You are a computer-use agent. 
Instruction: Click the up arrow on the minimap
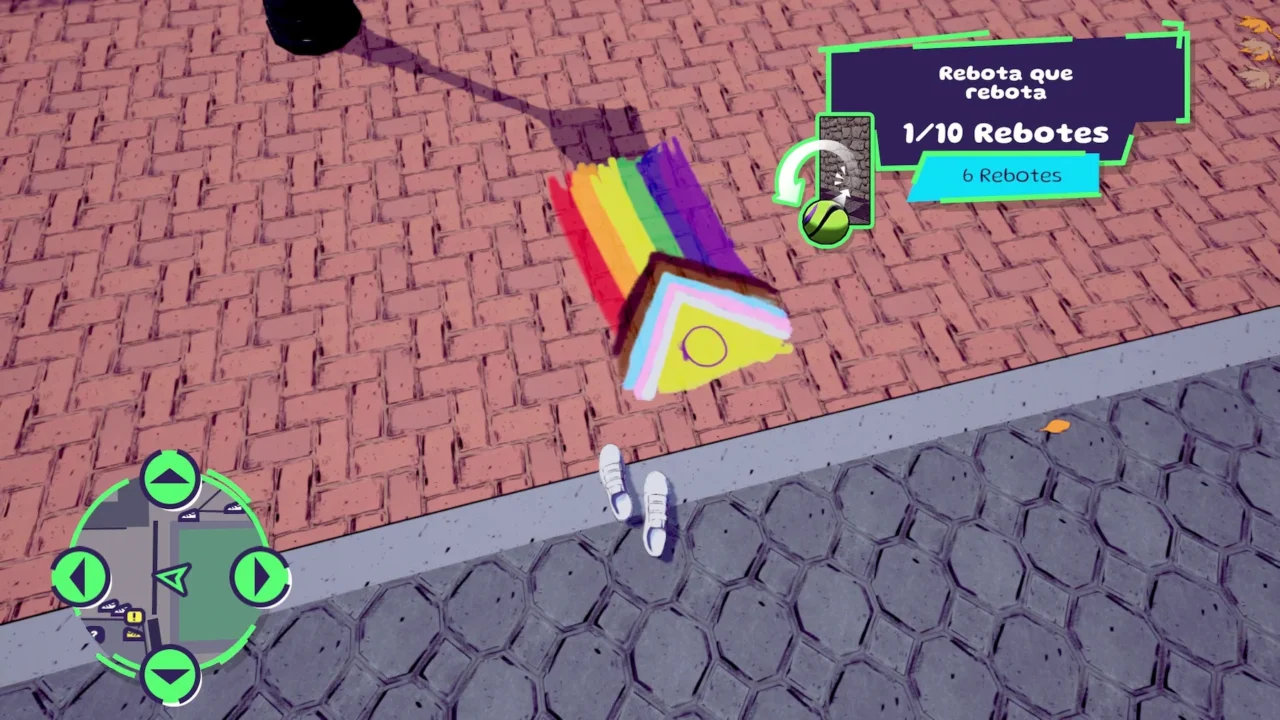point(171,477)
